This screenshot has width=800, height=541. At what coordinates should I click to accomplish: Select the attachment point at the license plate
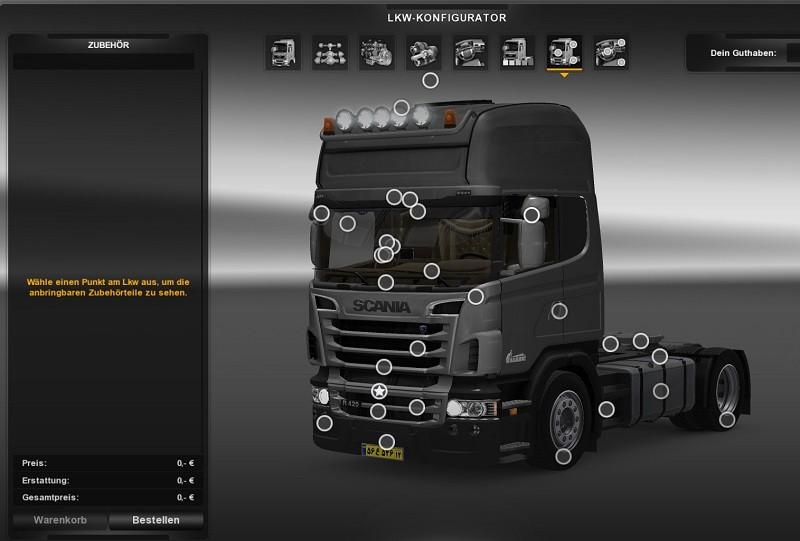point(387,442)
